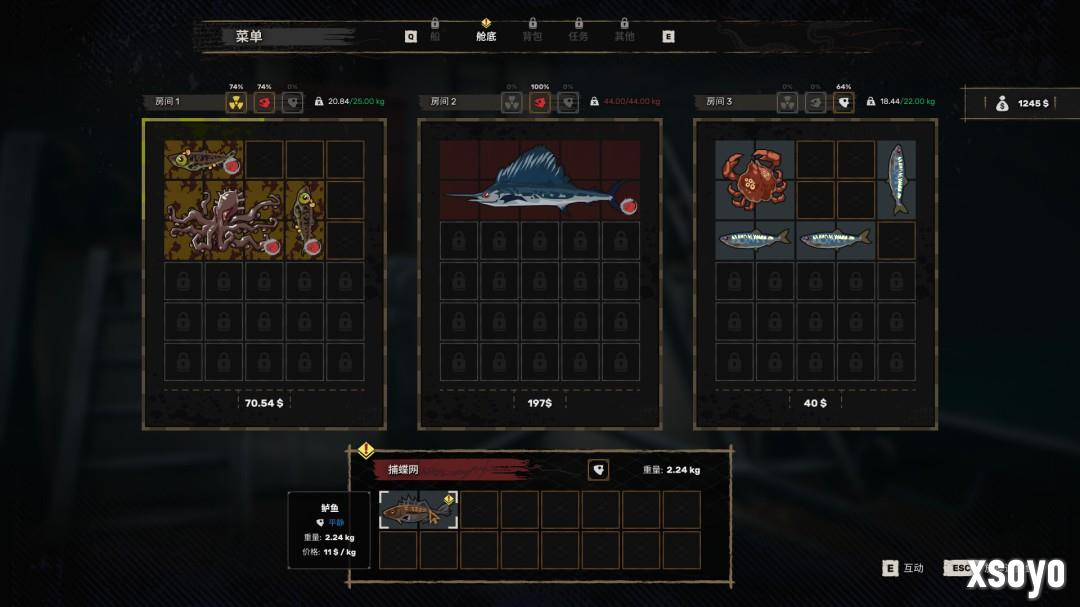Toggle room 3's highlighted fish-head icon
Image resolution: width=1080 pixels, height=607 pixels.
(x=844, y=102)
